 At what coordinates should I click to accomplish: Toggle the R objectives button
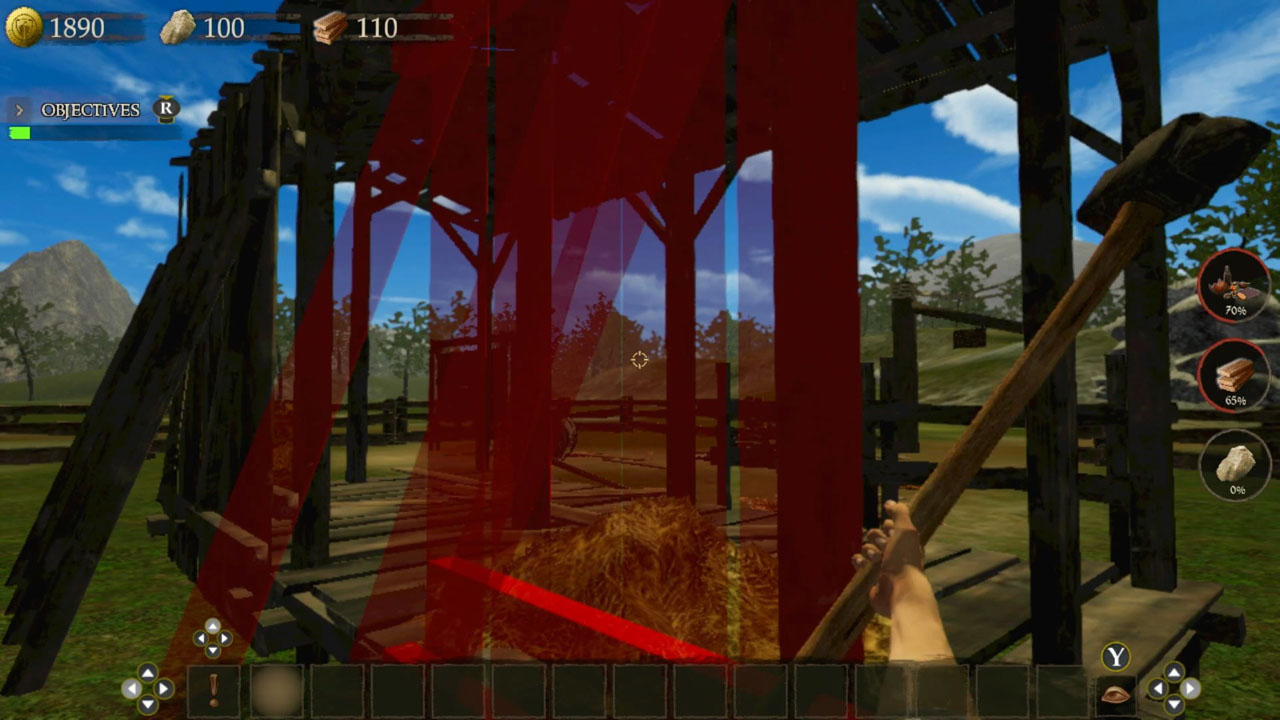[162, 110]
